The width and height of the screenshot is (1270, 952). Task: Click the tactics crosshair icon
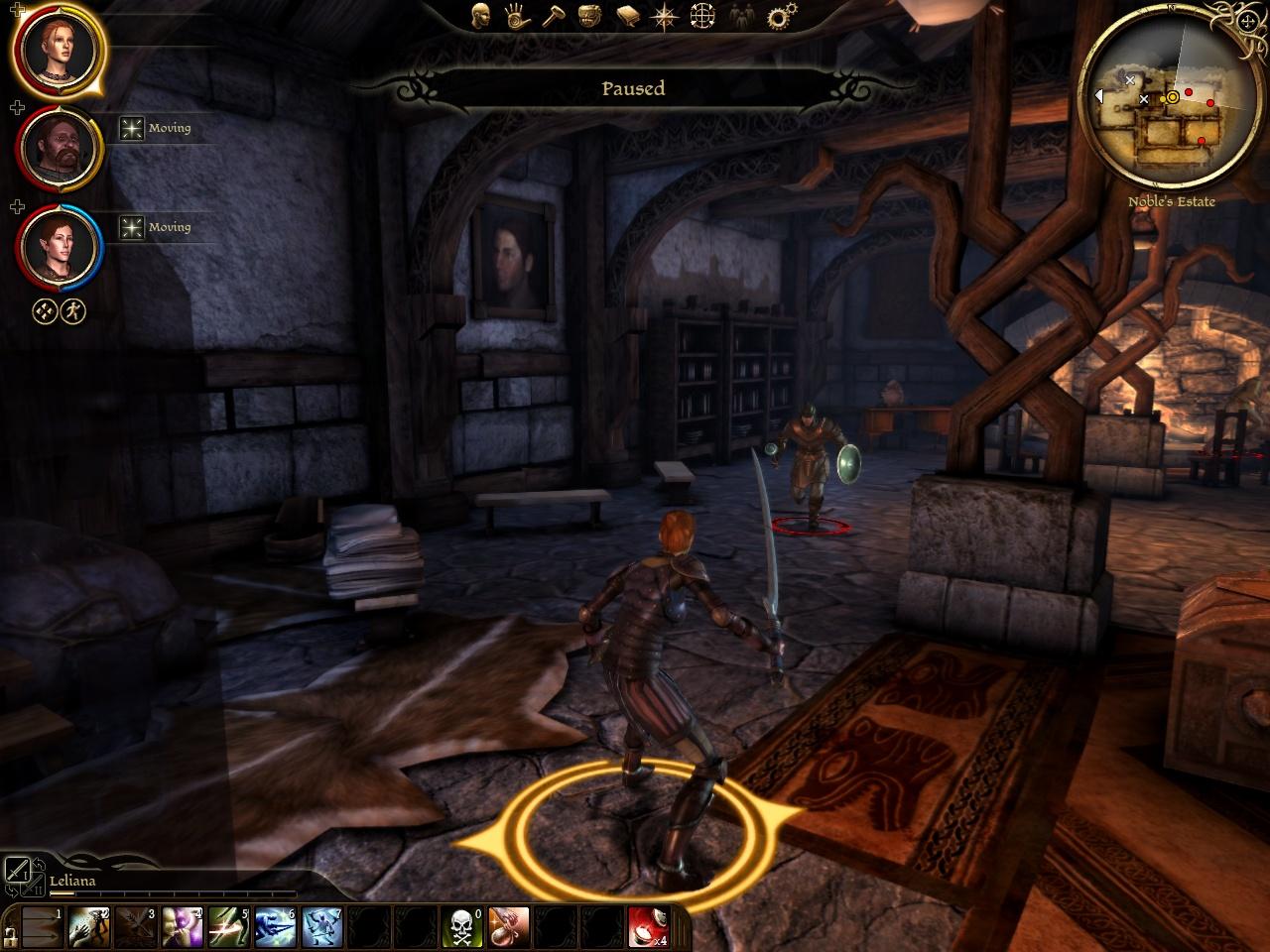tap(702, 15)
